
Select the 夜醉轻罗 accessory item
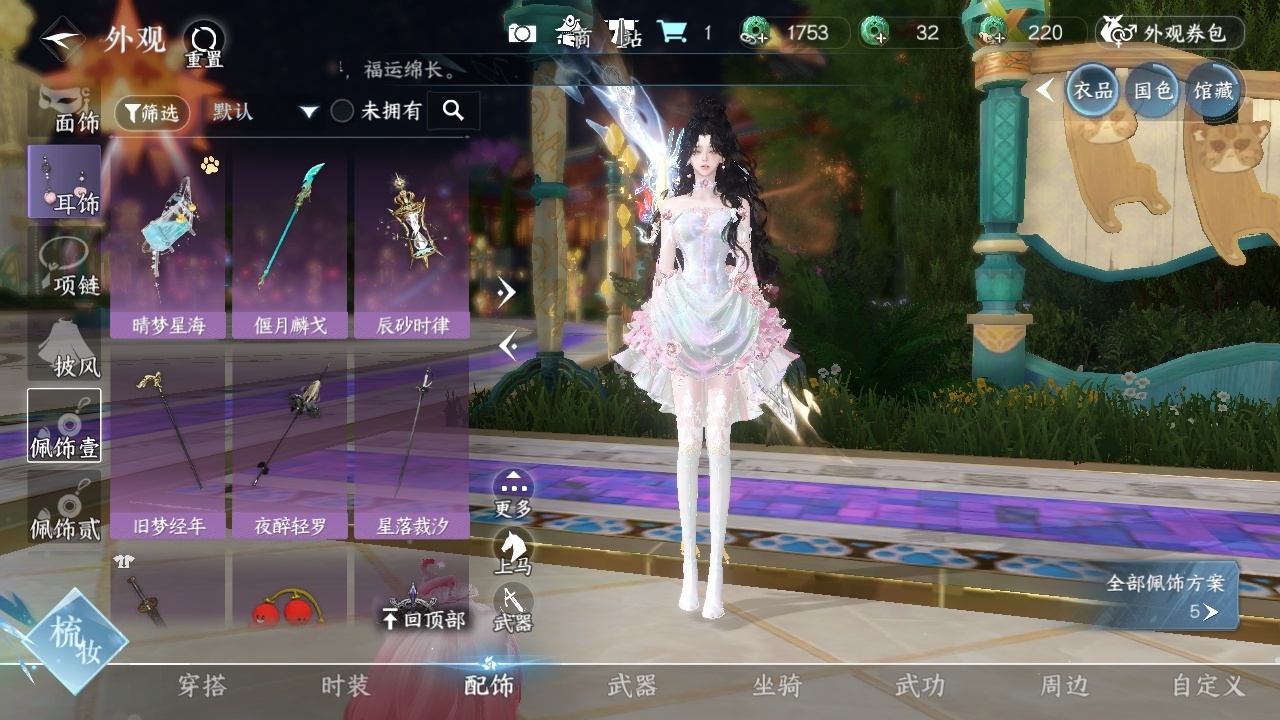click(x=290, y=446)
